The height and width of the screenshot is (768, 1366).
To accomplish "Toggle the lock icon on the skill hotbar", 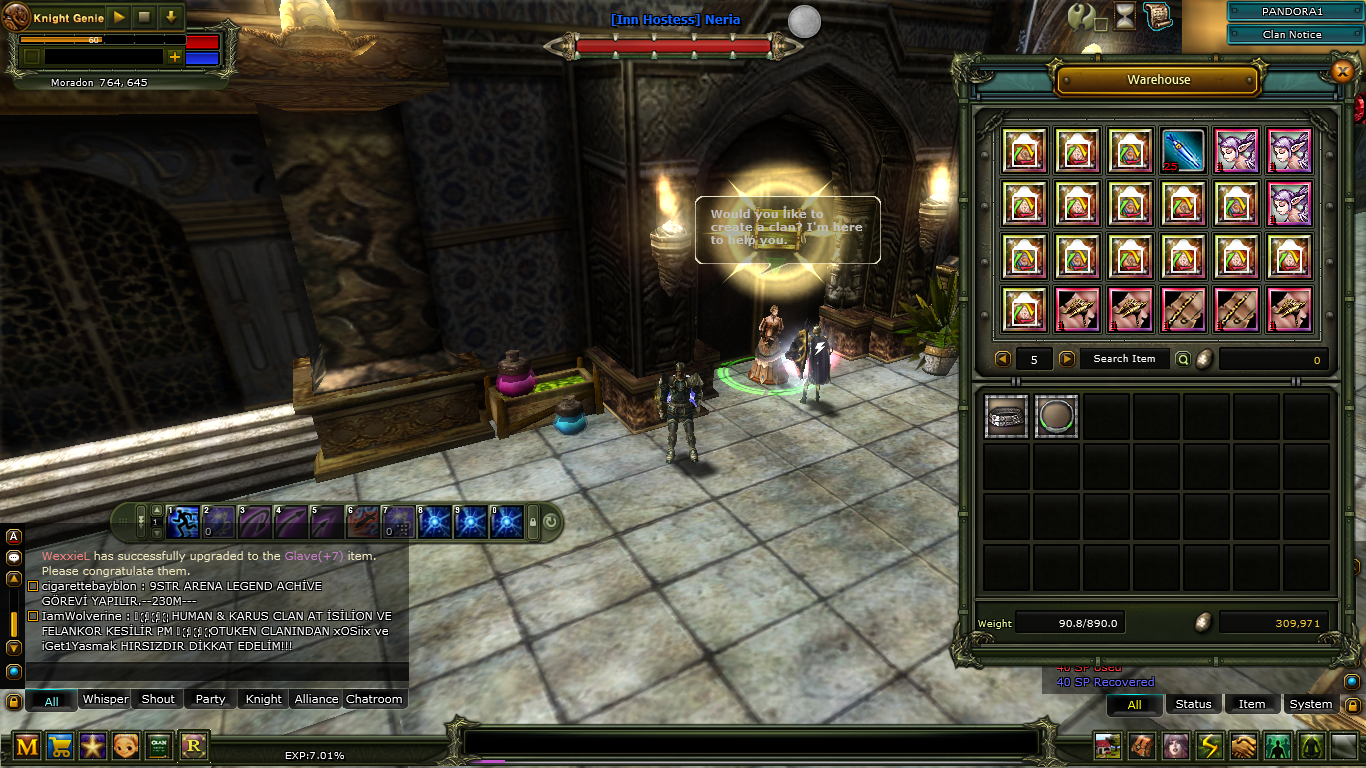I will click(535, 520).
